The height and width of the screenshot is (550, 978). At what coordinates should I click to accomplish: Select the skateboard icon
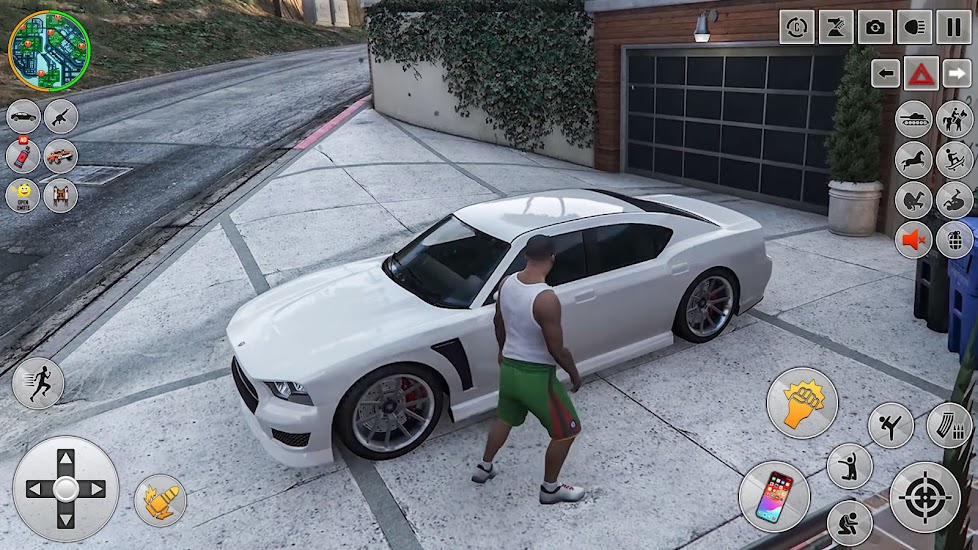click(x=955, y=159)
